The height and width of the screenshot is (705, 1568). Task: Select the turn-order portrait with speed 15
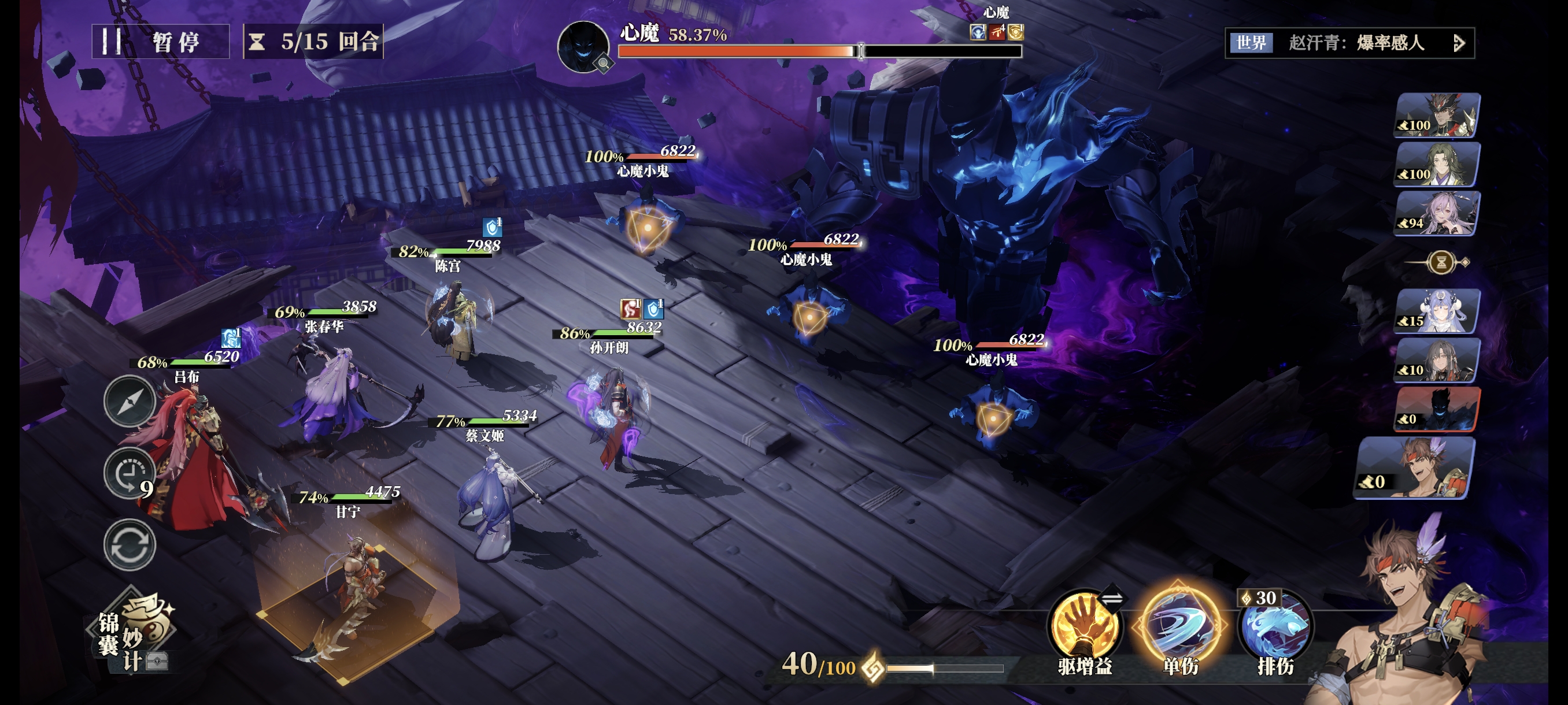1437,311
